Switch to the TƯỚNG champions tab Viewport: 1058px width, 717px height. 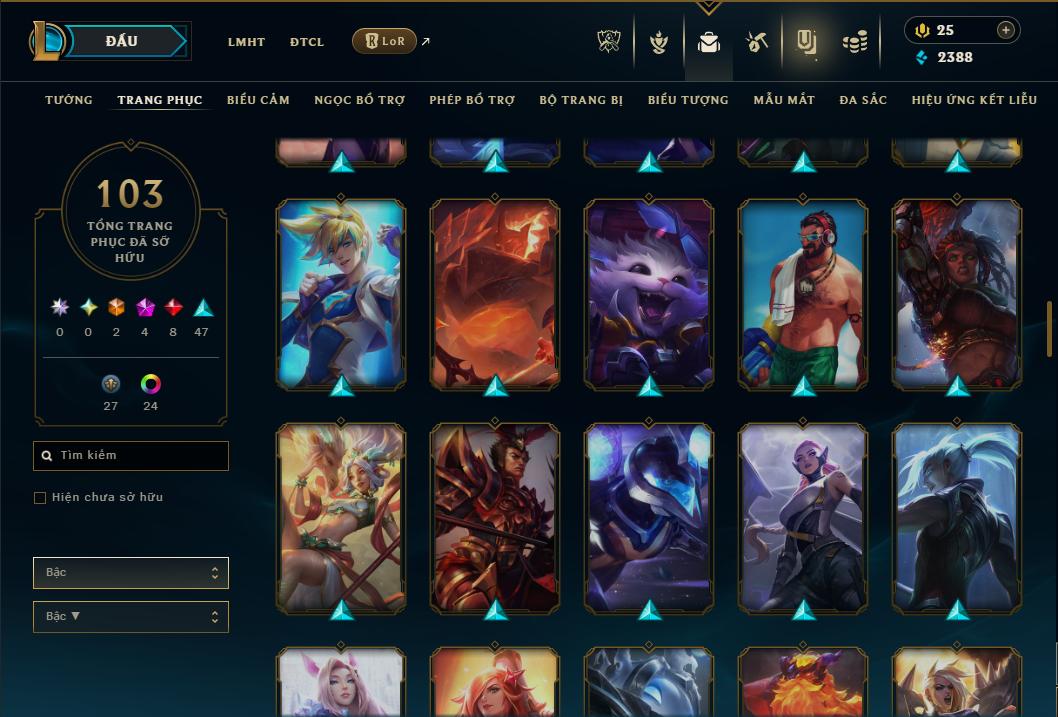[x=69, y=100]
